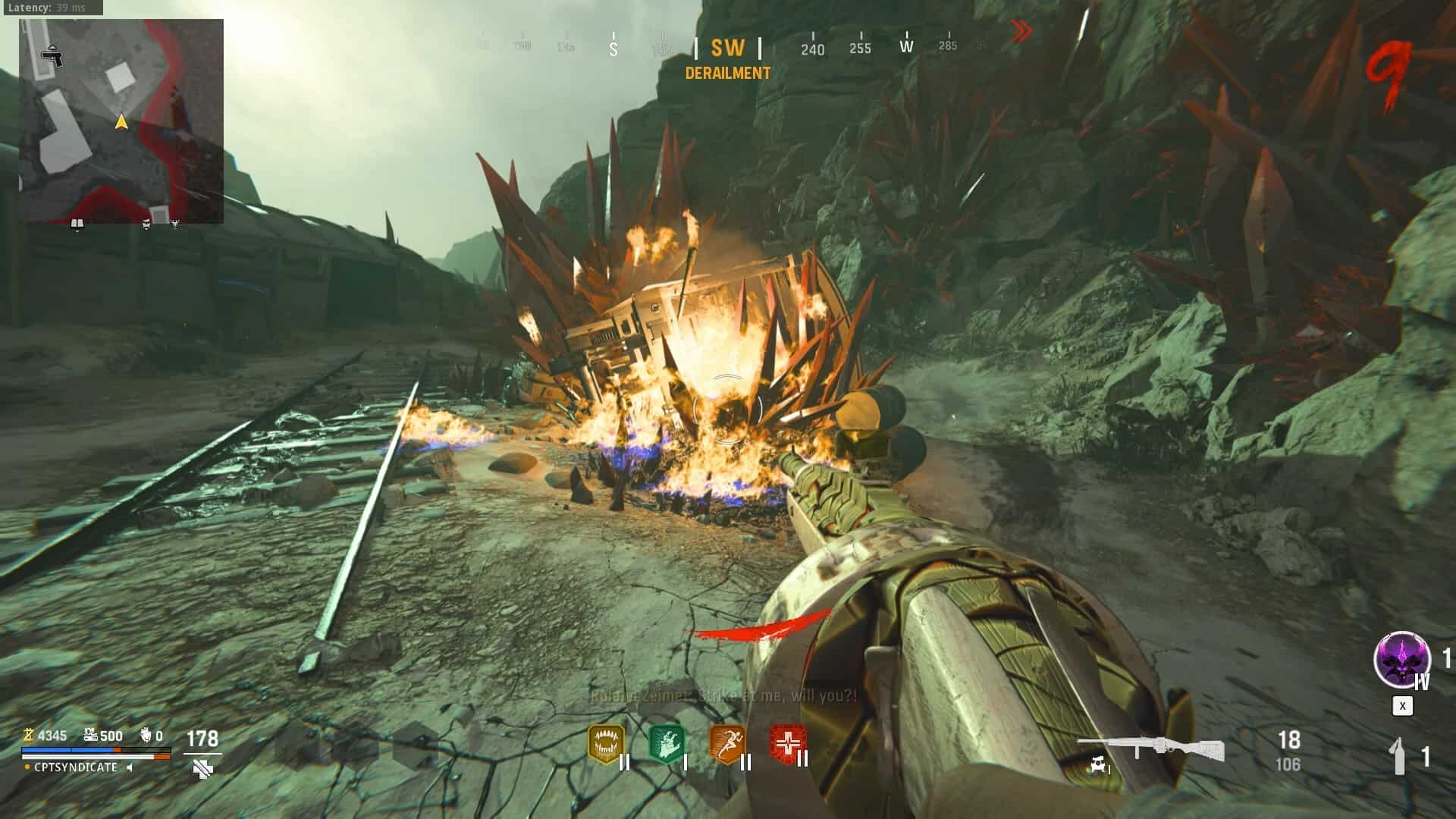Activate the orange running man perk icon

pos(726,743)
